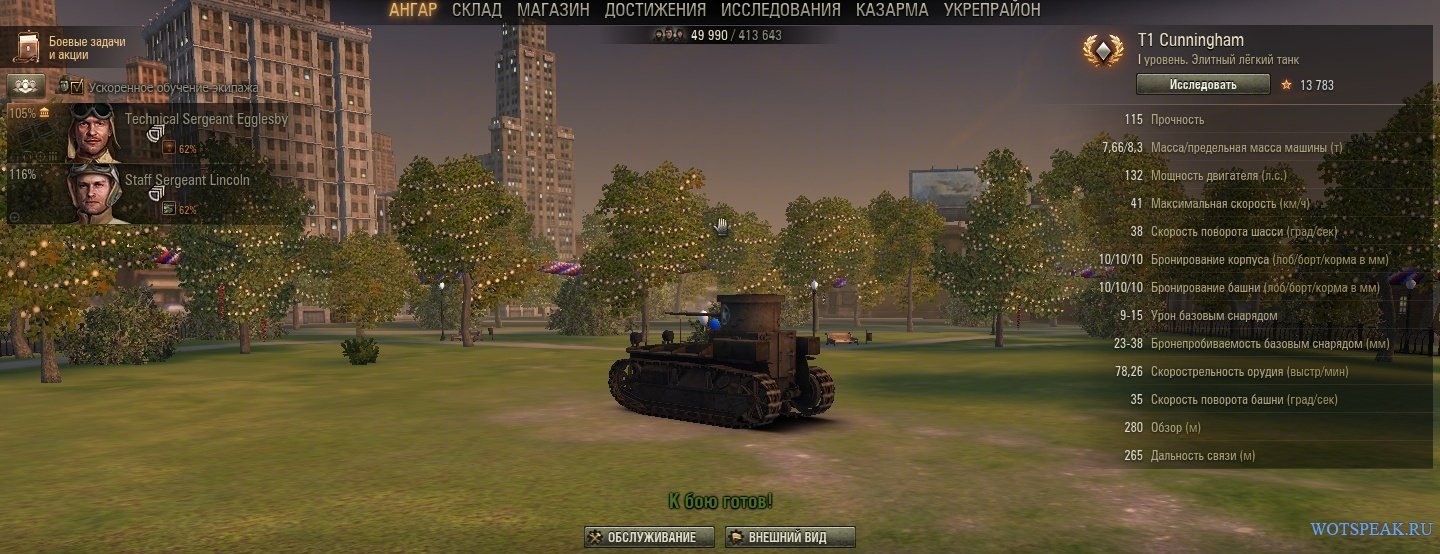Click the T1 Cunningham elite badge icon
Screen dimensions: 1440x554
tap(1103, 52)
